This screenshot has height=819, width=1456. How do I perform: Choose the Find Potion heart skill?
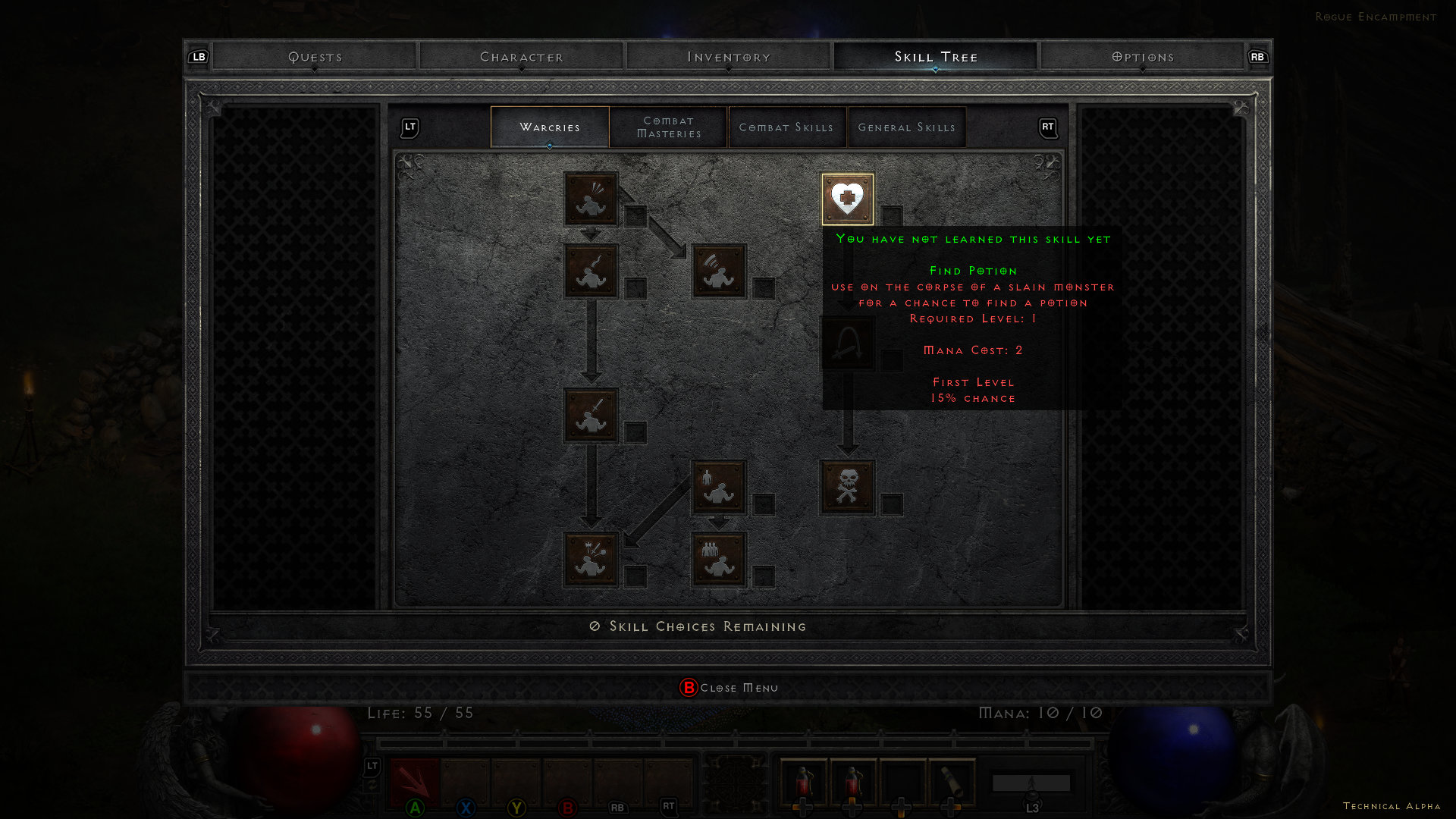[847, 199]
